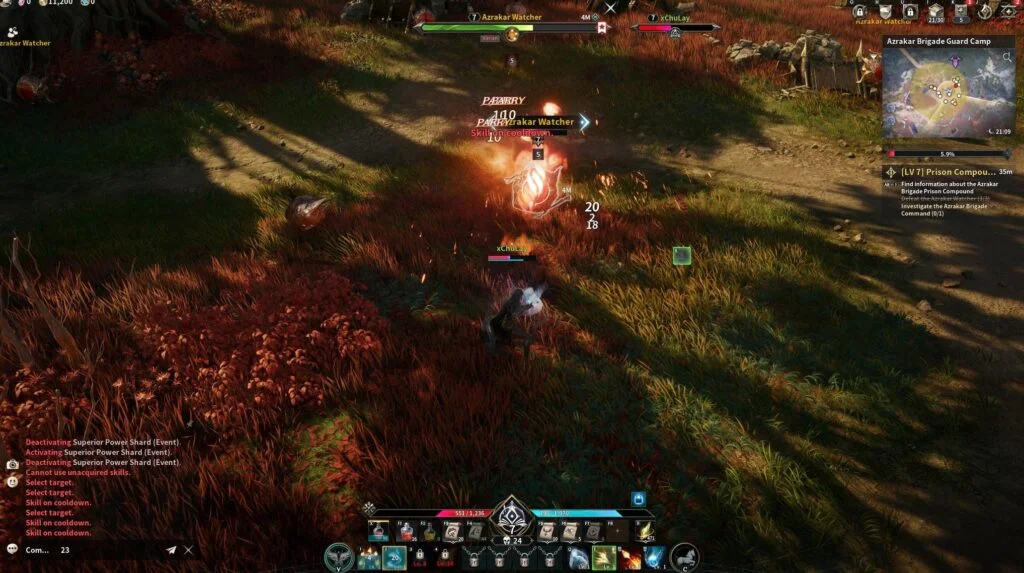Cast the blue energy orb skill
Image resolution: width=1024 pixels, height=573 pixels.
tap(656, 557)
